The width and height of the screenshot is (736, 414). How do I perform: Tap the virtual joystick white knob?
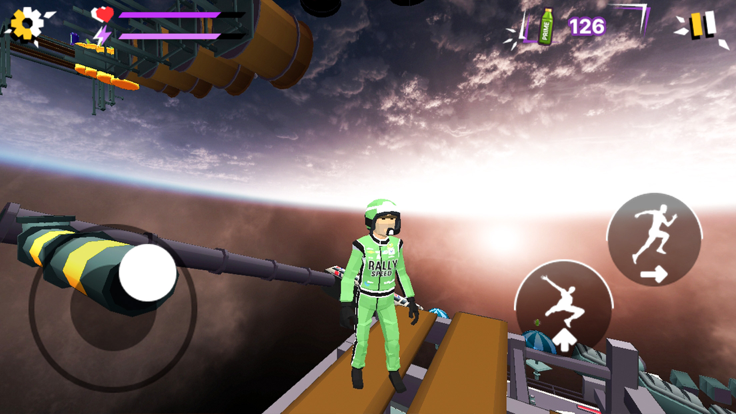pos(148,273)
